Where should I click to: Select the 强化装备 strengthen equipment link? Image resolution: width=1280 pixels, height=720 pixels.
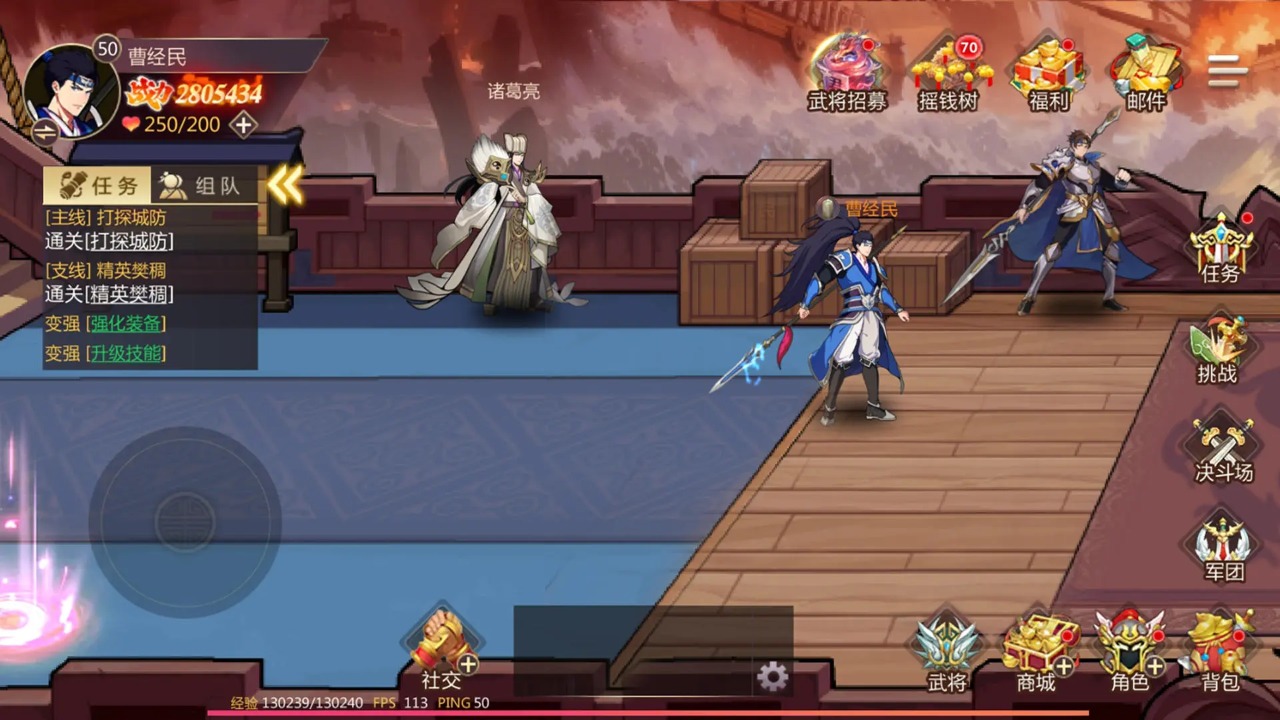(126, 324)
